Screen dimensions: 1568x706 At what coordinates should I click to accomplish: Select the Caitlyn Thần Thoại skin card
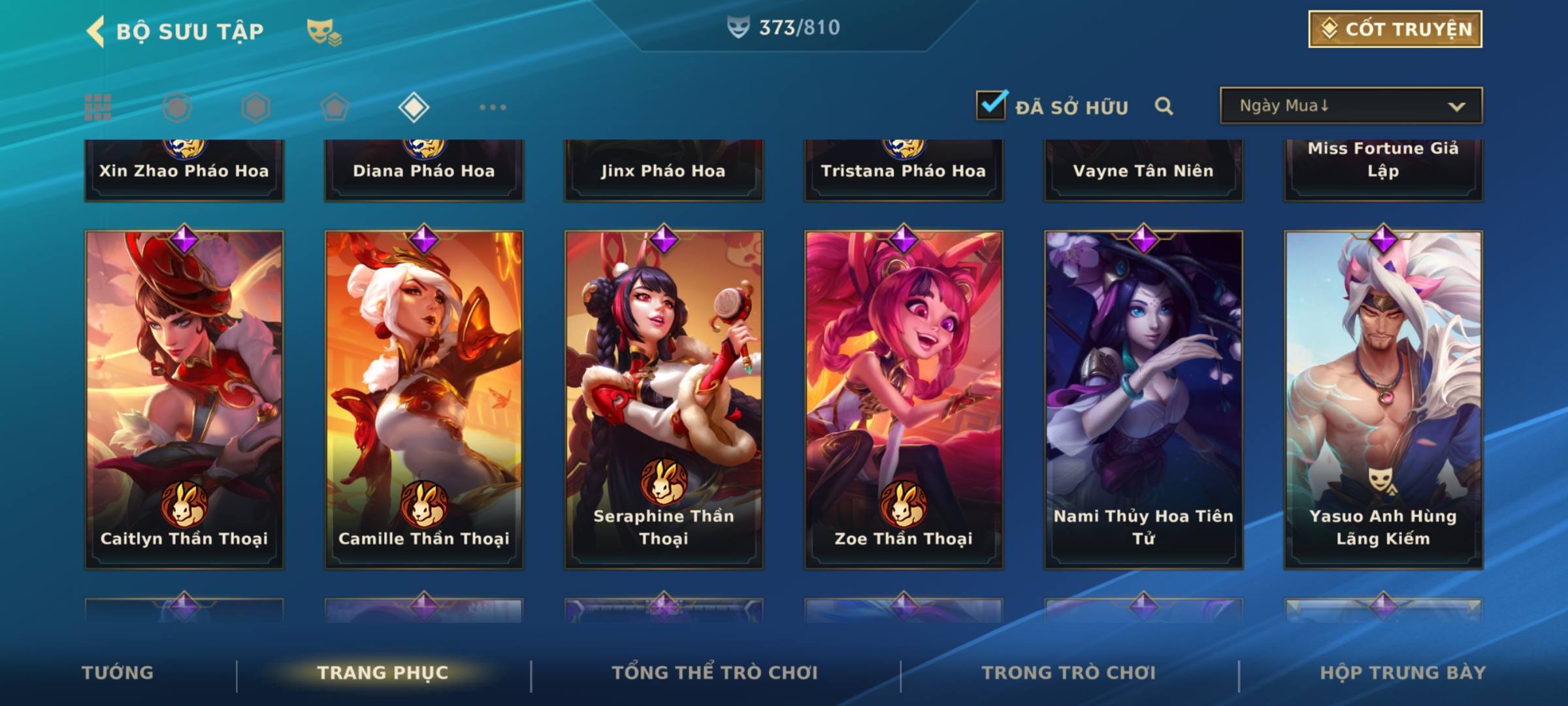[x=184, y=399]
